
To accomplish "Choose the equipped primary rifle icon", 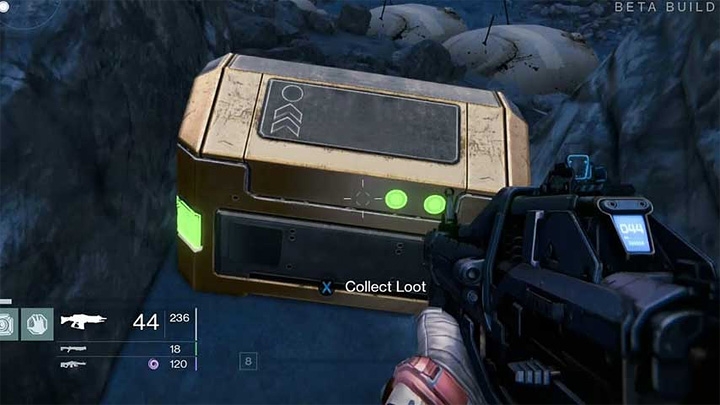I will 84,322.
